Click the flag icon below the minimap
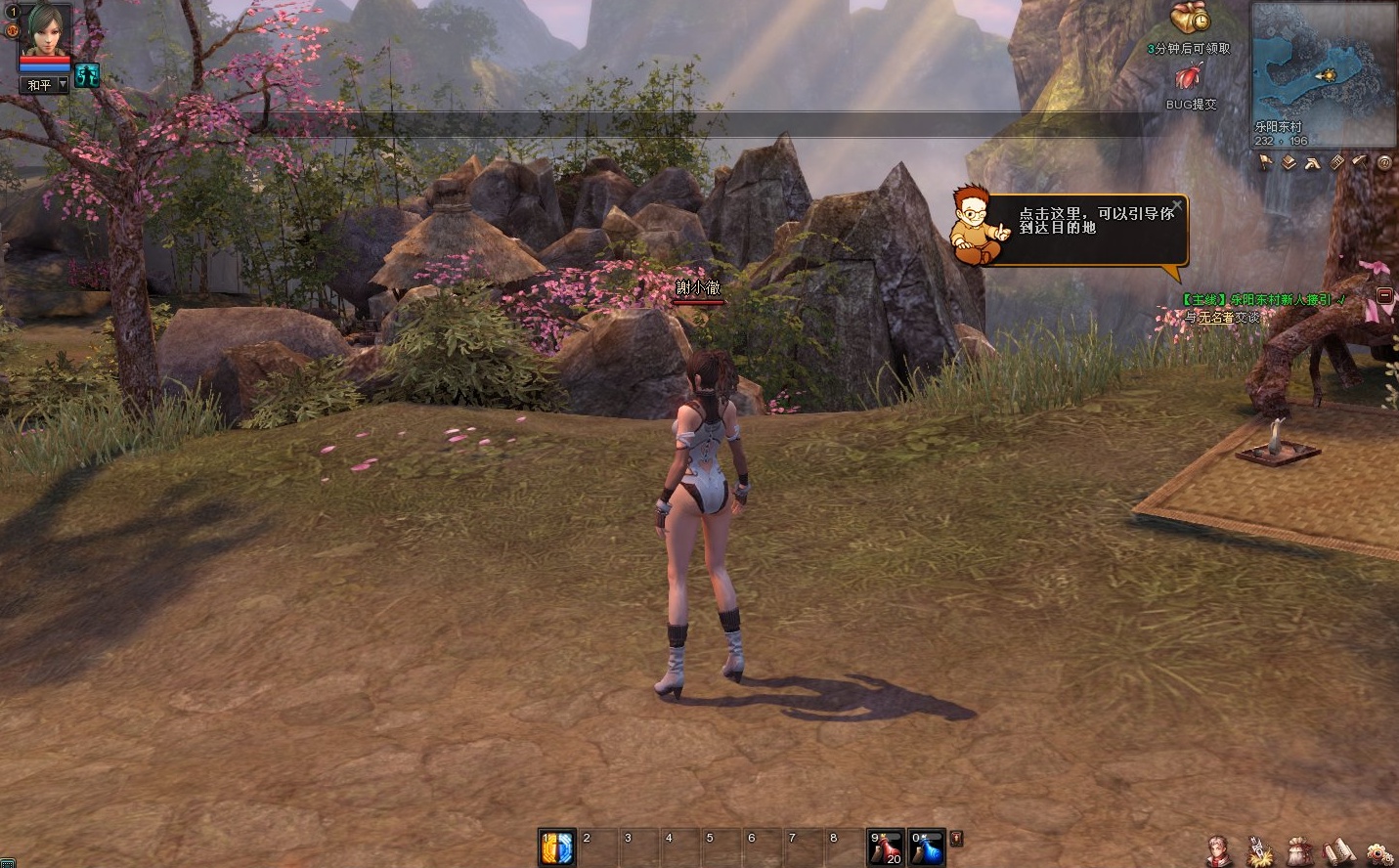 click(1266, 163)
